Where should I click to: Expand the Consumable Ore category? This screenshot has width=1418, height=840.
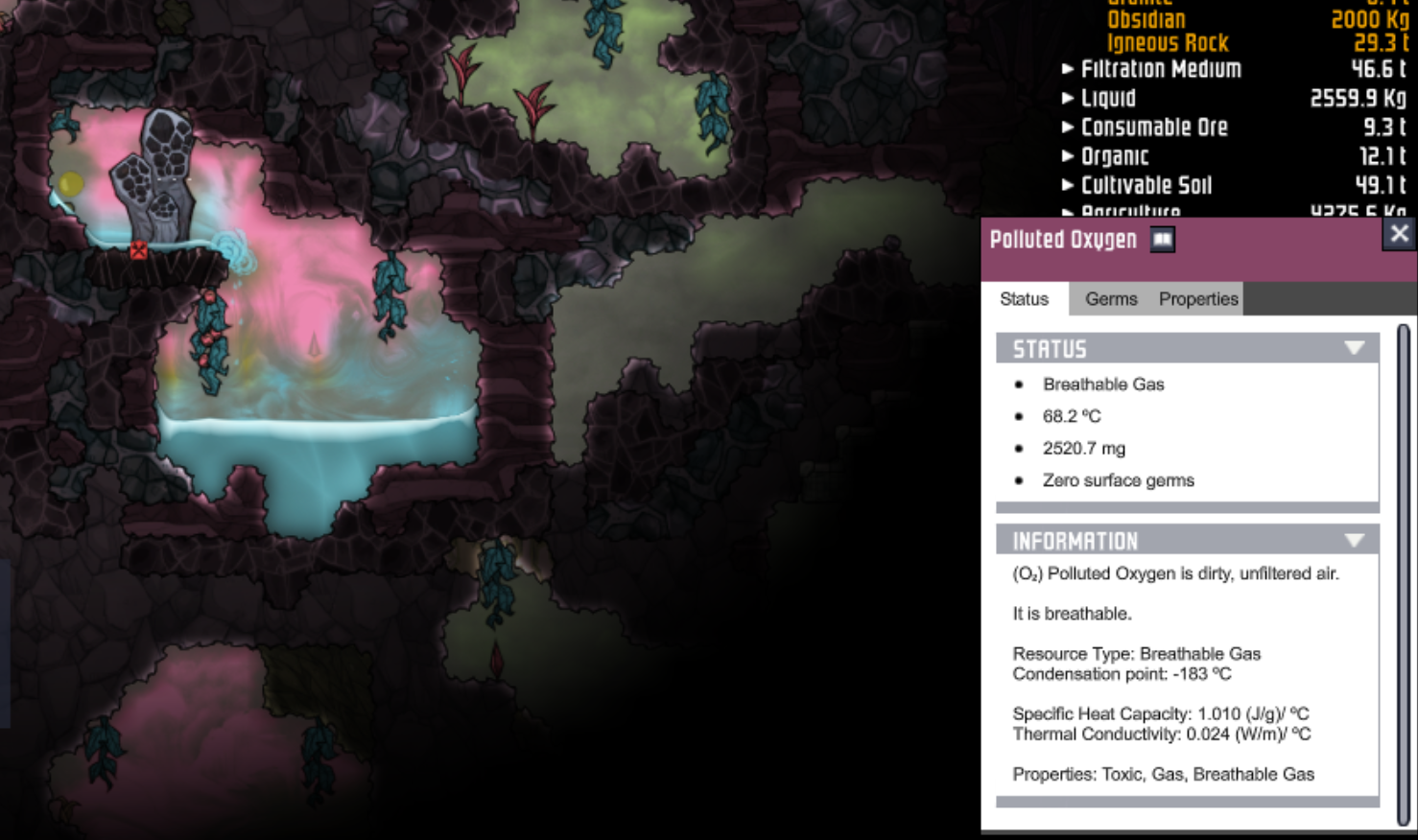(1068, 128)
